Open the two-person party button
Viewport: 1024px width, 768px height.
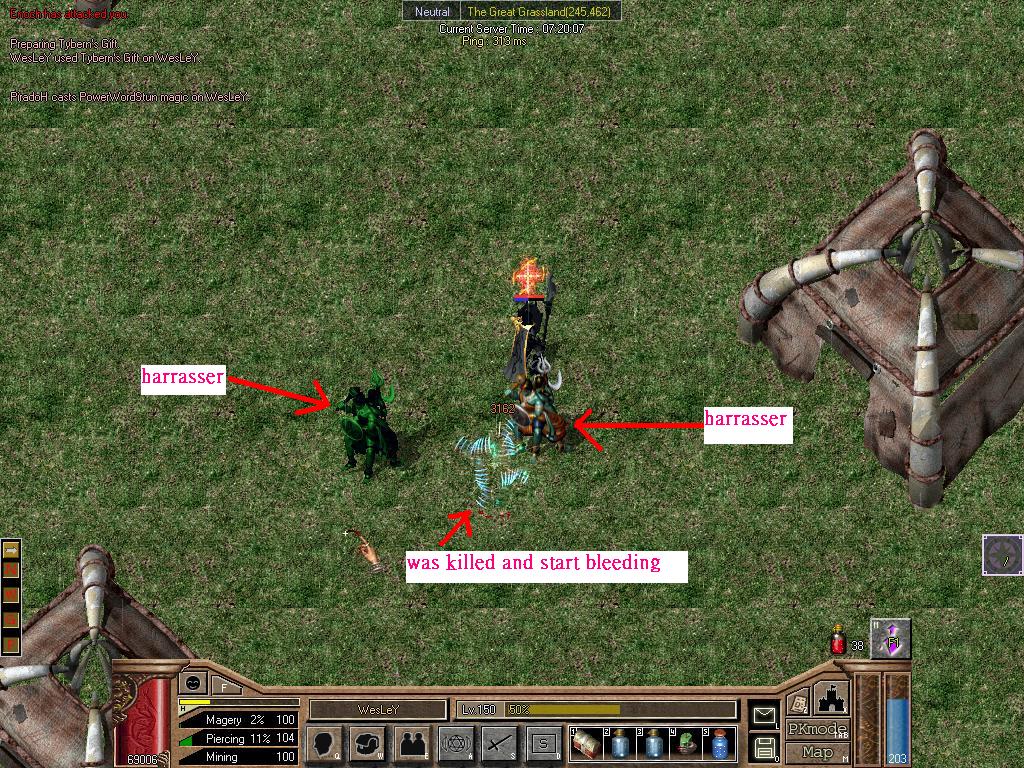412,744
